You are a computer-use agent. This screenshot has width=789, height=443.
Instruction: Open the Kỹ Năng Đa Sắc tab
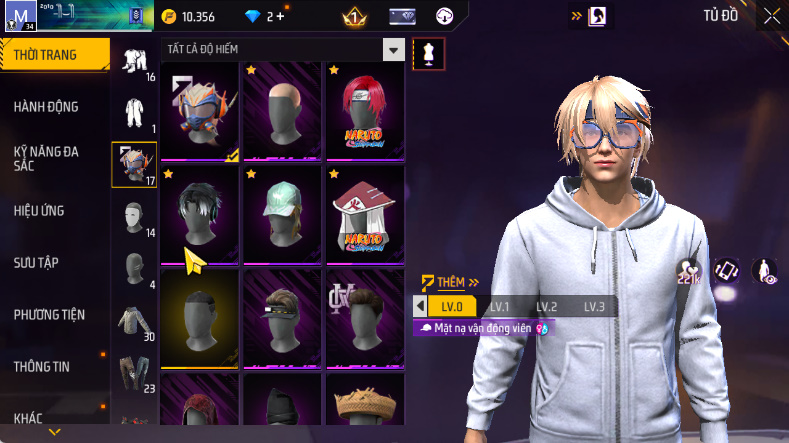tap(46, 158)
